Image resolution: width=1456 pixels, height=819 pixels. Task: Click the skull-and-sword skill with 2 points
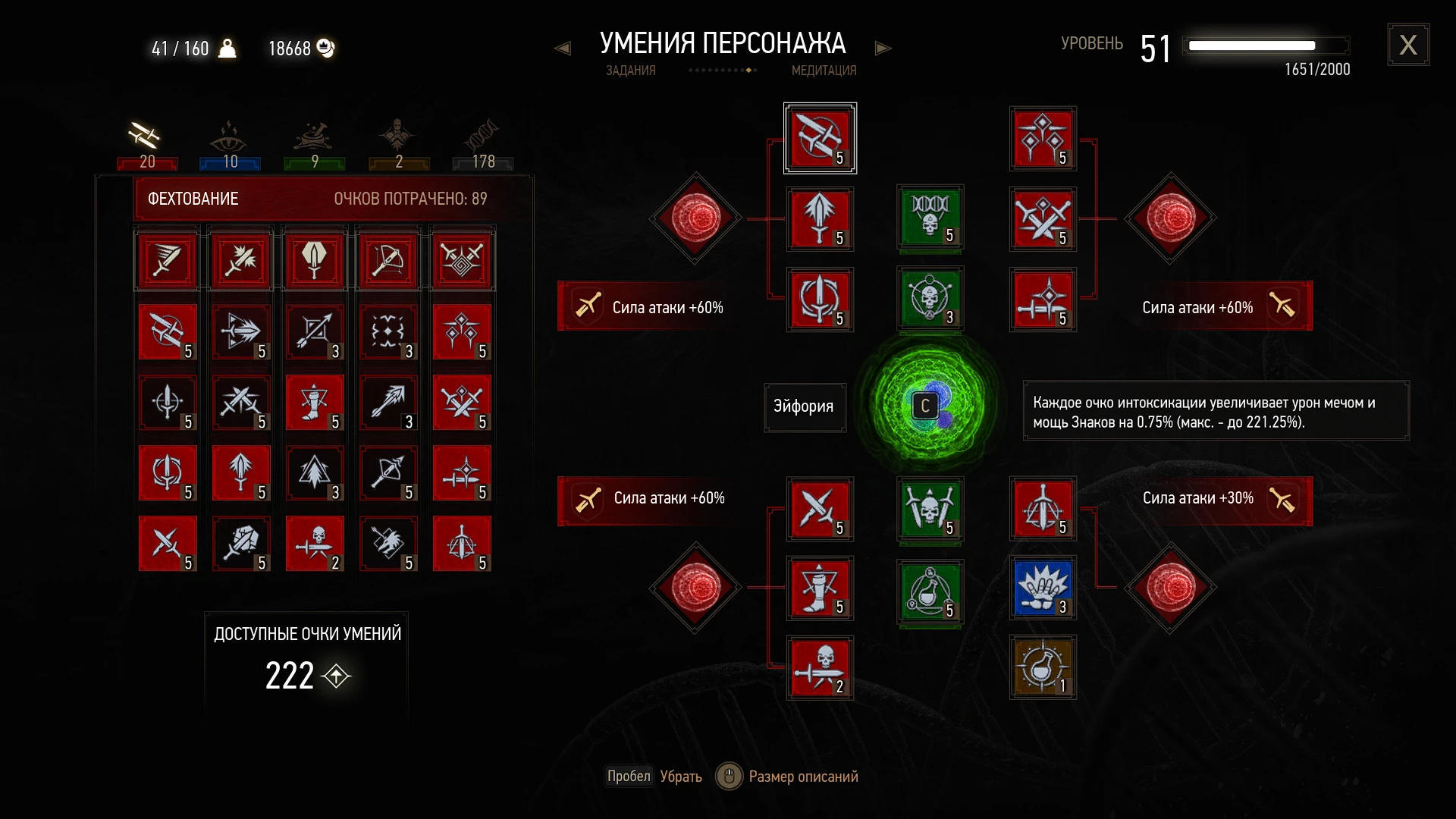820,668
